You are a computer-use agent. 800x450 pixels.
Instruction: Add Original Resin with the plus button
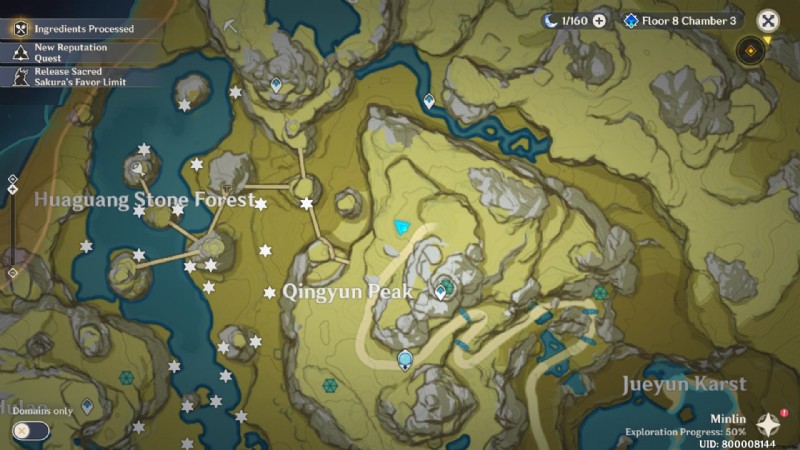tap(599, 20)
